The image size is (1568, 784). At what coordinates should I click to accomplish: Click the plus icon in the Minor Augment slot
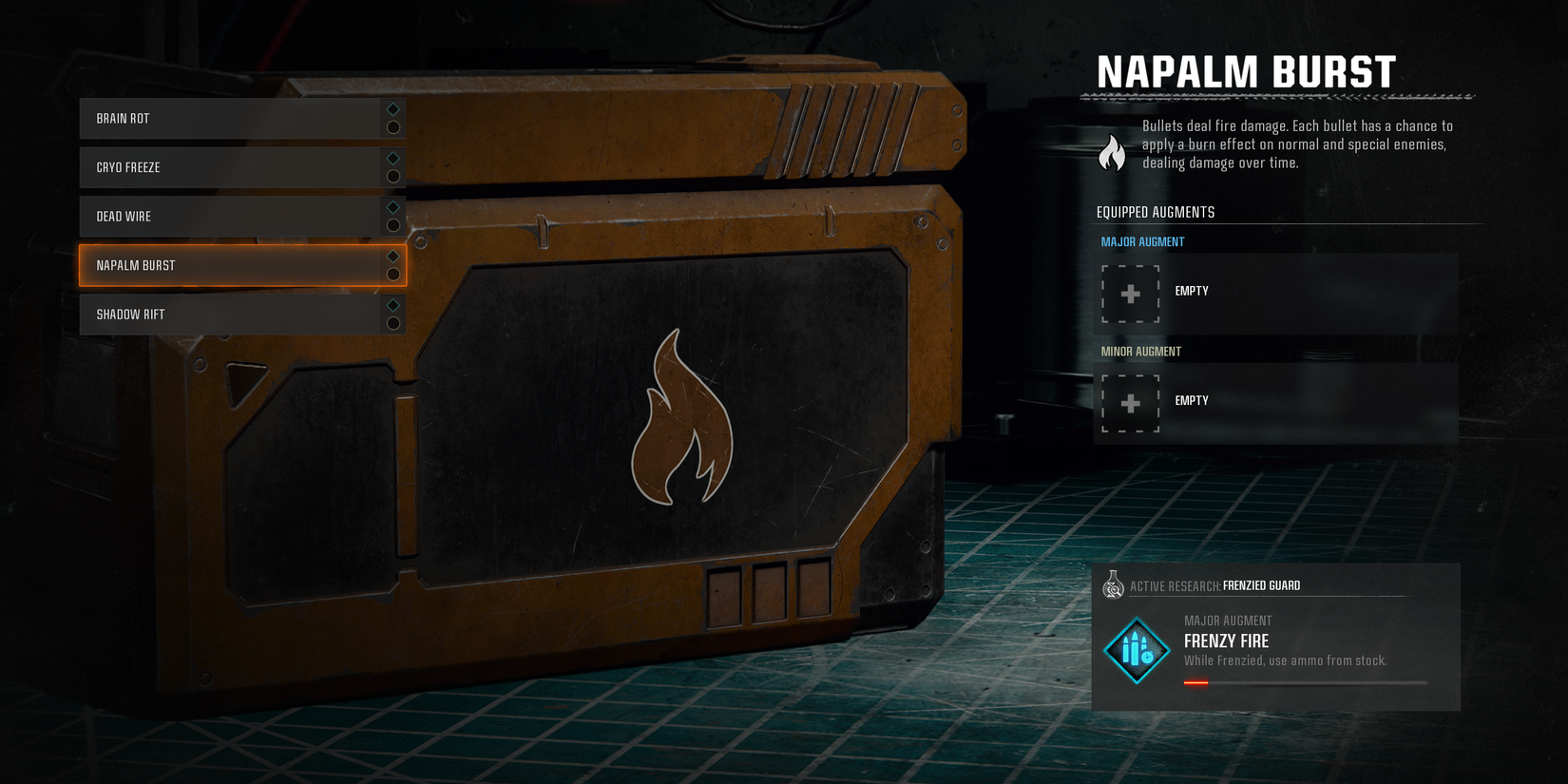(x=1130, y=403)
